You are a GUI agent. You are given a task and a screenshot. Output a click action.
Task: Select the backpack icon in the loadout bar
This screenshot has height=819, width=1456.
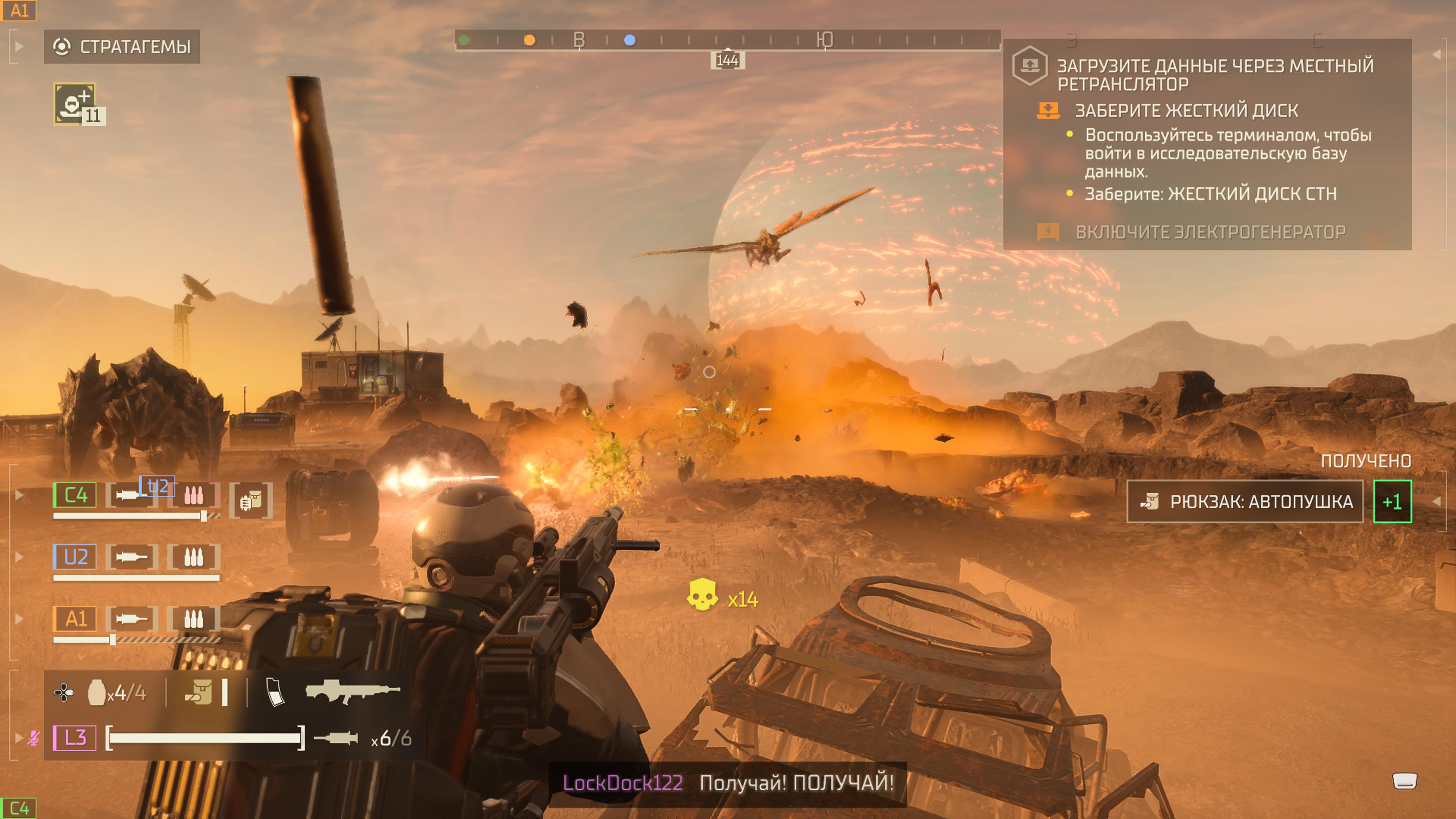pyautogui.click(x=199, y=692)
